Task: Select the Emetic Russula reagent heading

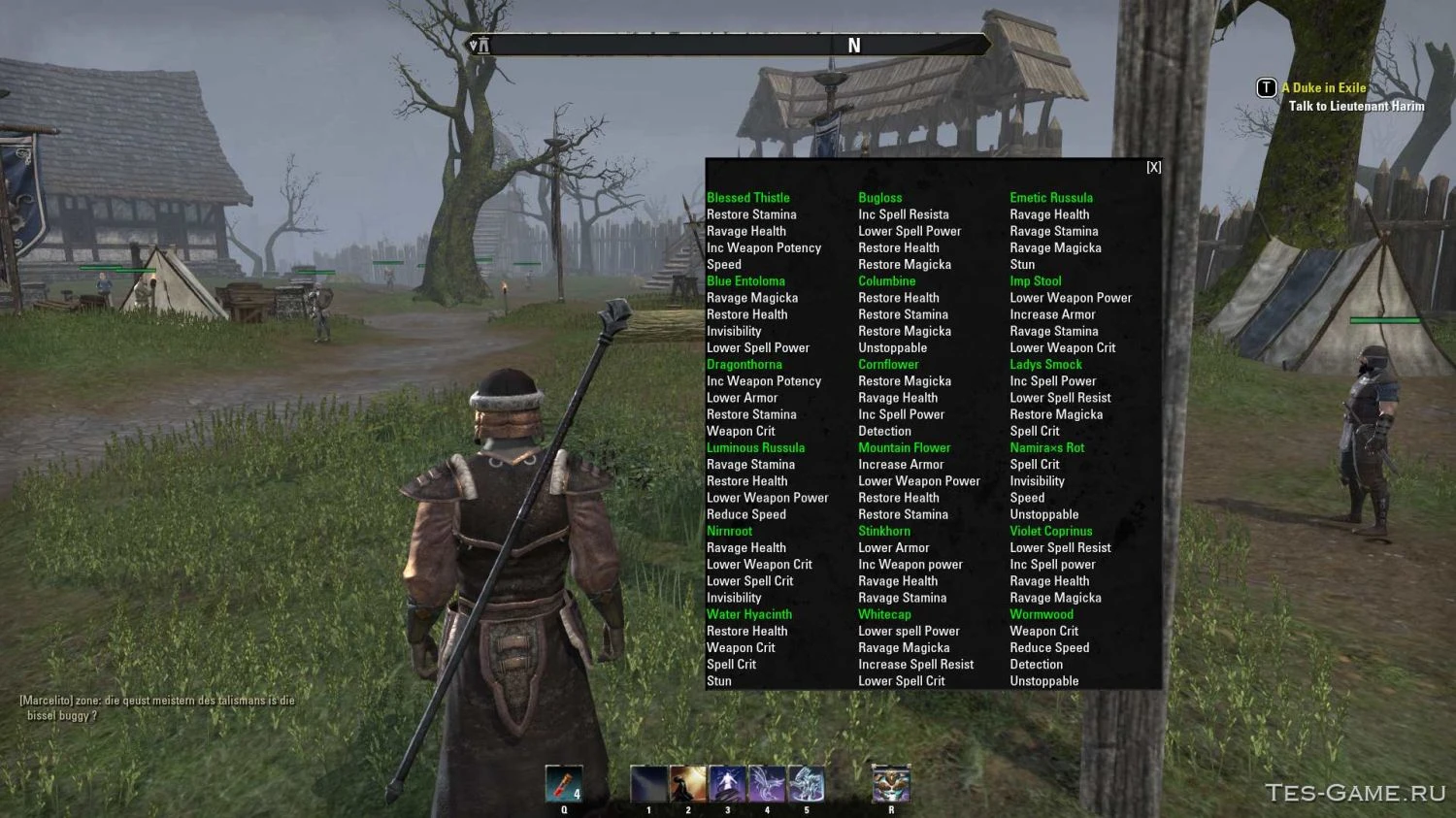Action: (x=1051, y=197)
